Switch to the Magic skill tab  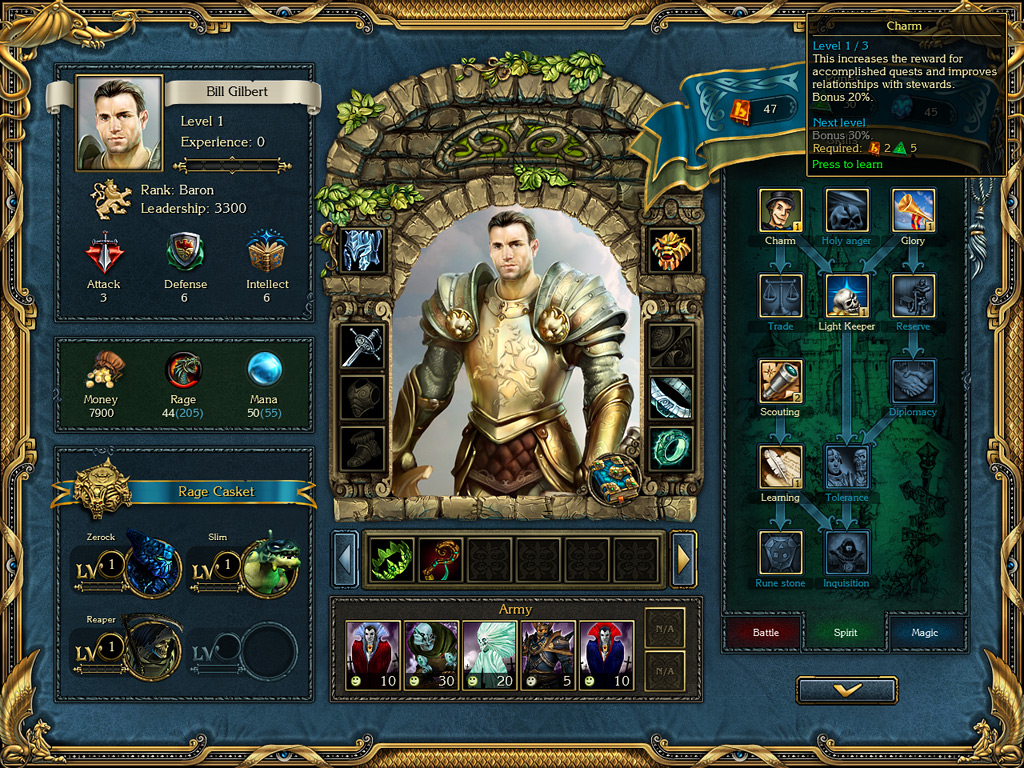tap(924, 632)
